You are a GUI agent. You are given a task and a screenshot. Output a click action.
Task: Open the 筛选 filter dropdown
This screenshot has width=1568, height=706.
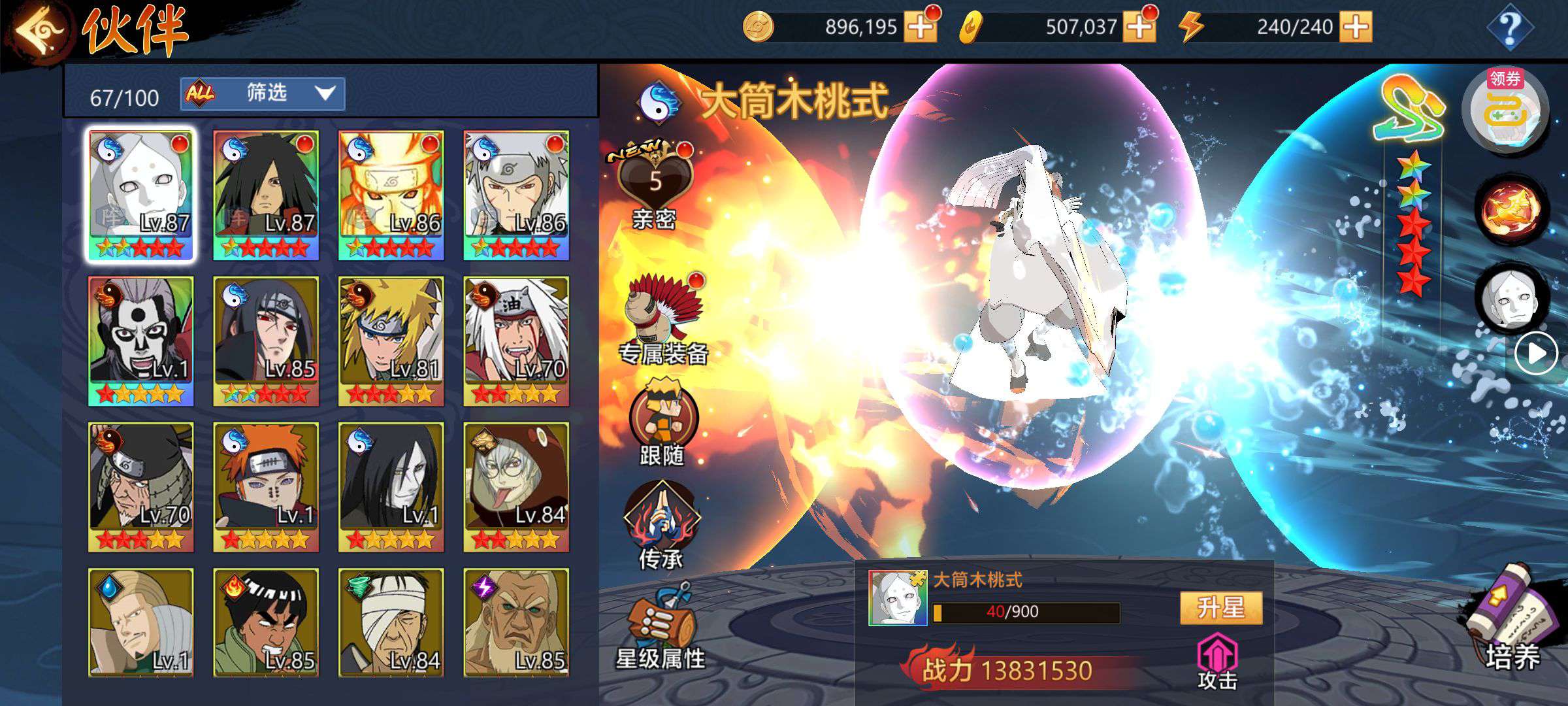263,94
